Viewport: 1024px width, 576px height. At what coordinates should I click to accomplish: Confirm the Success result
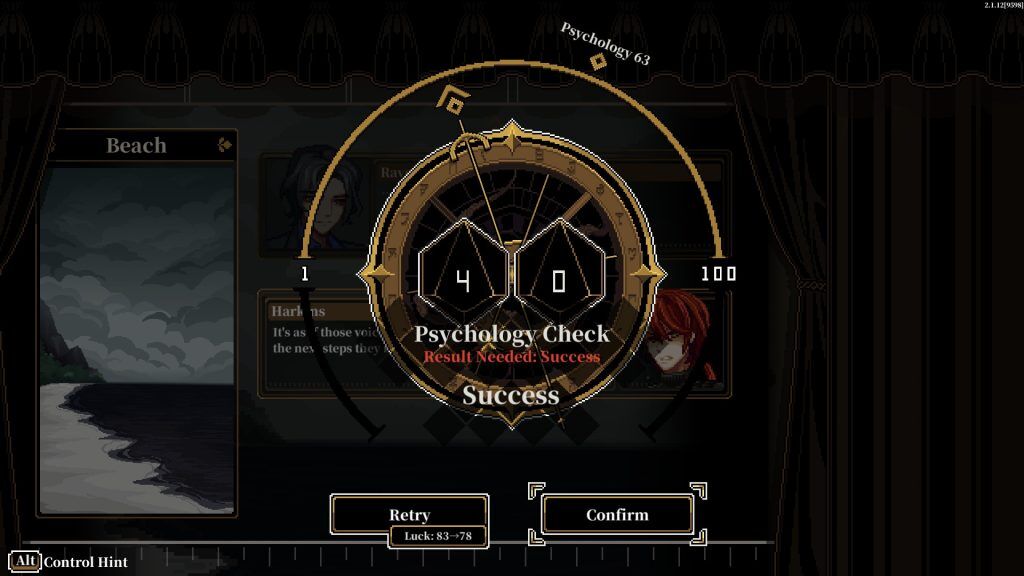click(617, 514)
